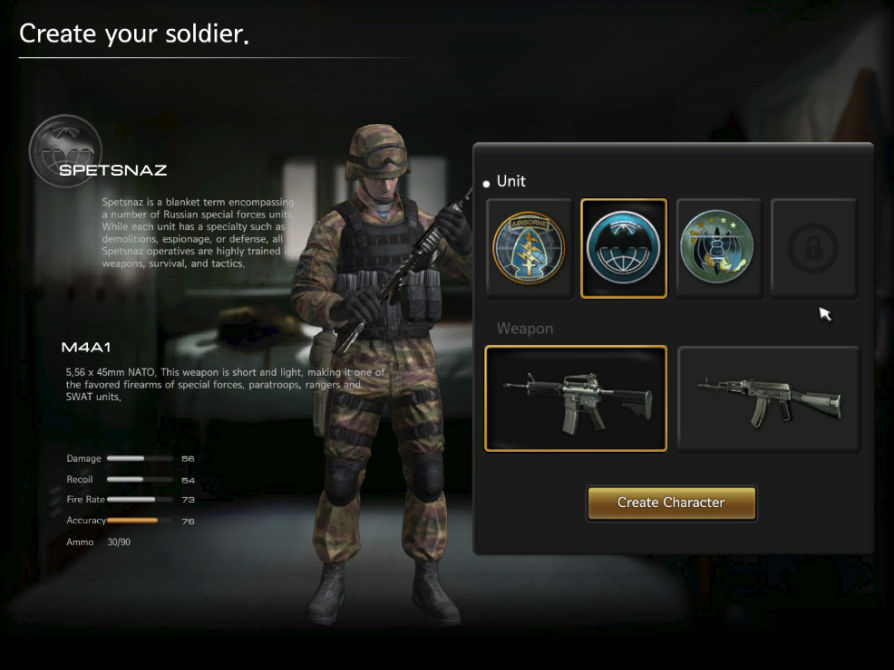Pick the third unit emblem with stars
This screenshot has height=670, width=894.
(718, 248)
